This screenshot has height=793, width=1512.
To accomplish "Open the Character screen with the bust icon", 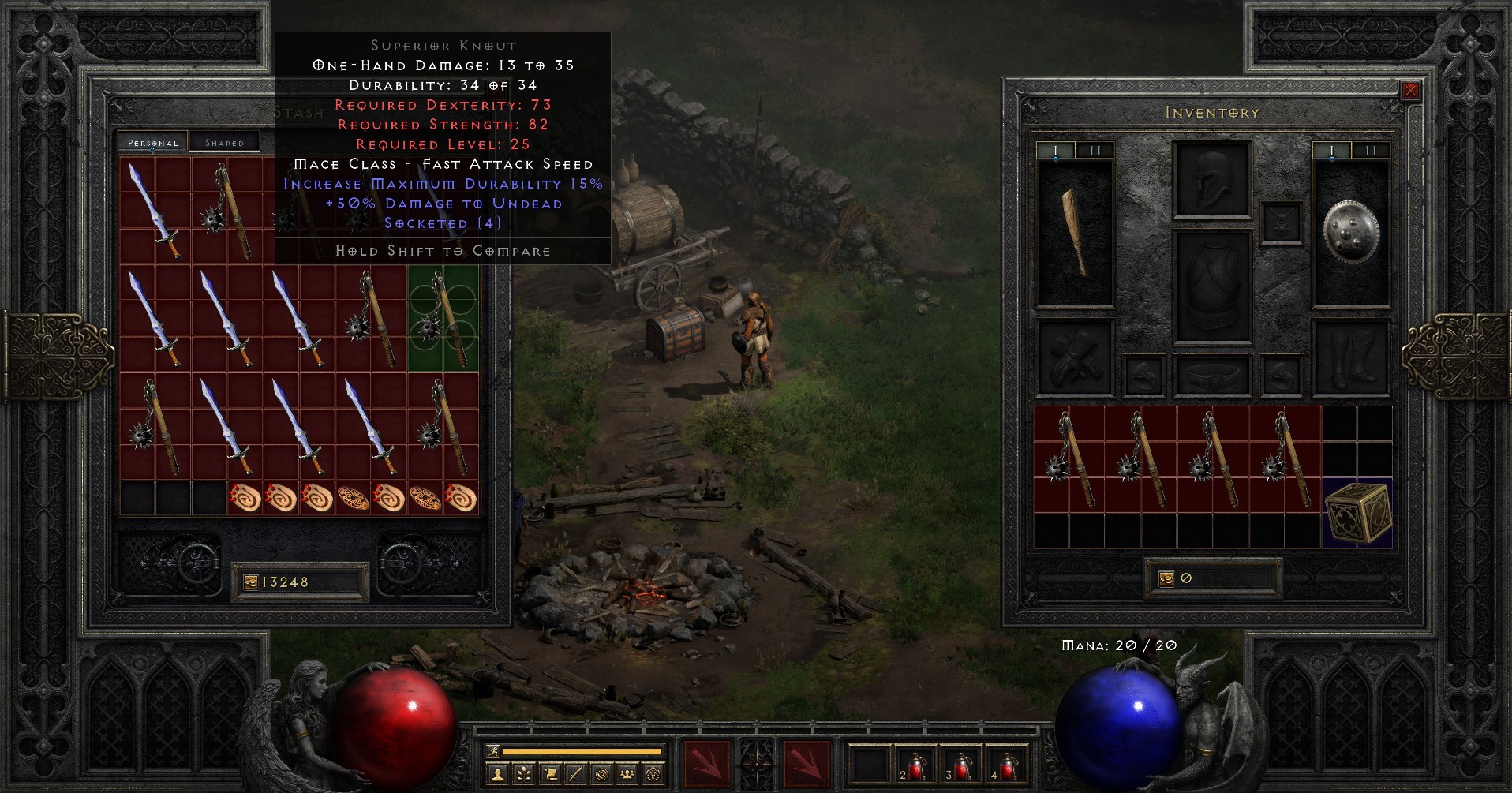I will tap(497, 774).
